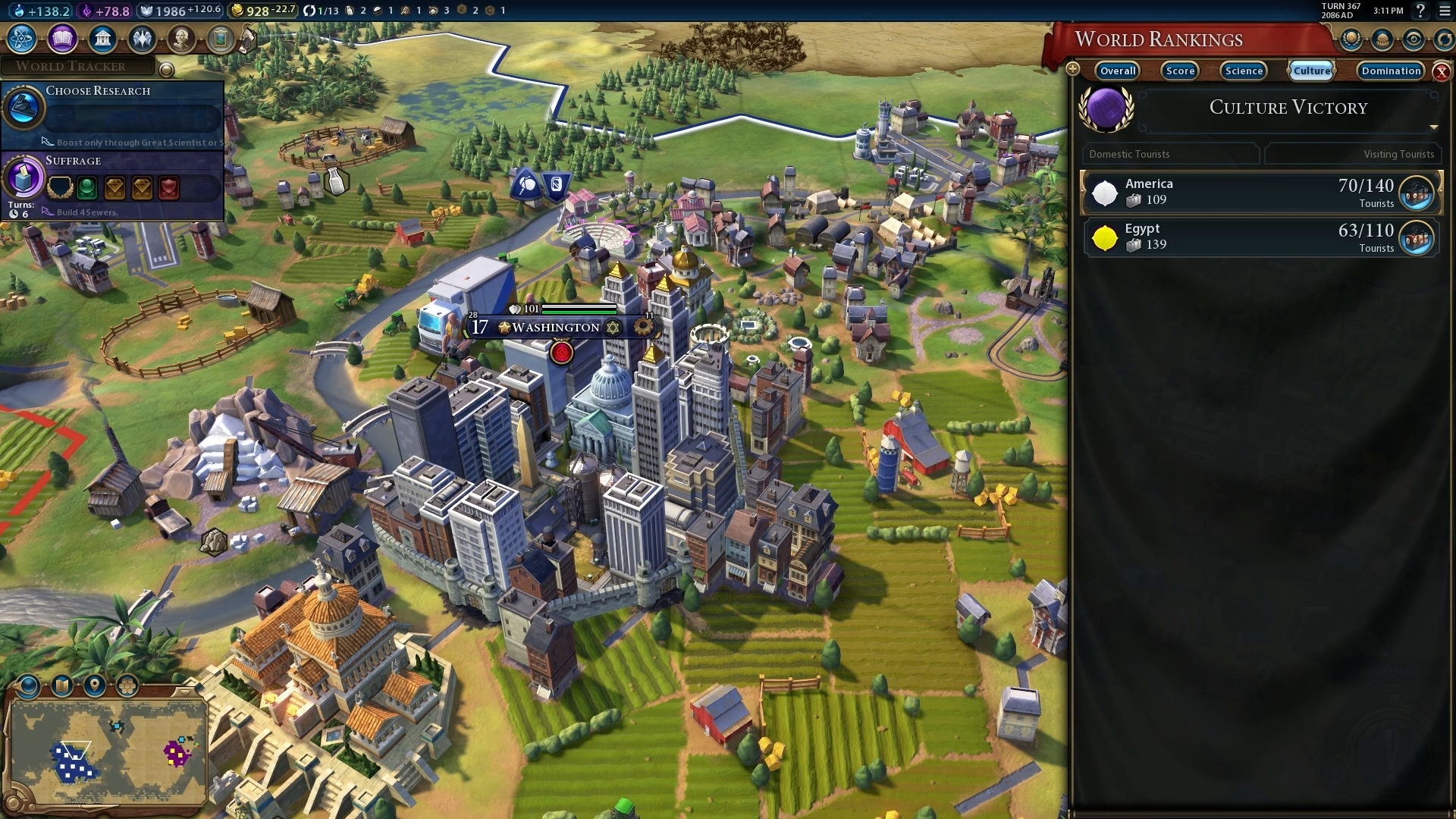Switch to the Science victory tab

tap(1244, 71)
